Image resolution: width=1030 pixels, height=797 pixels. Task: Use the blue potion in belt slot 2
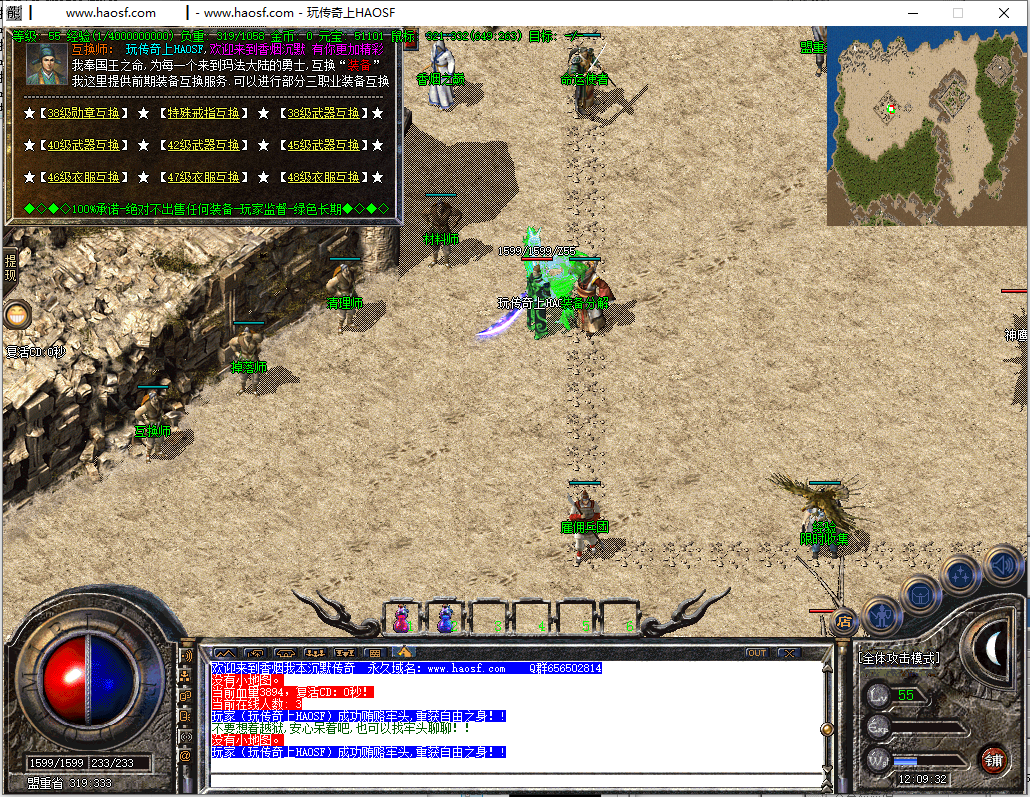445,619
